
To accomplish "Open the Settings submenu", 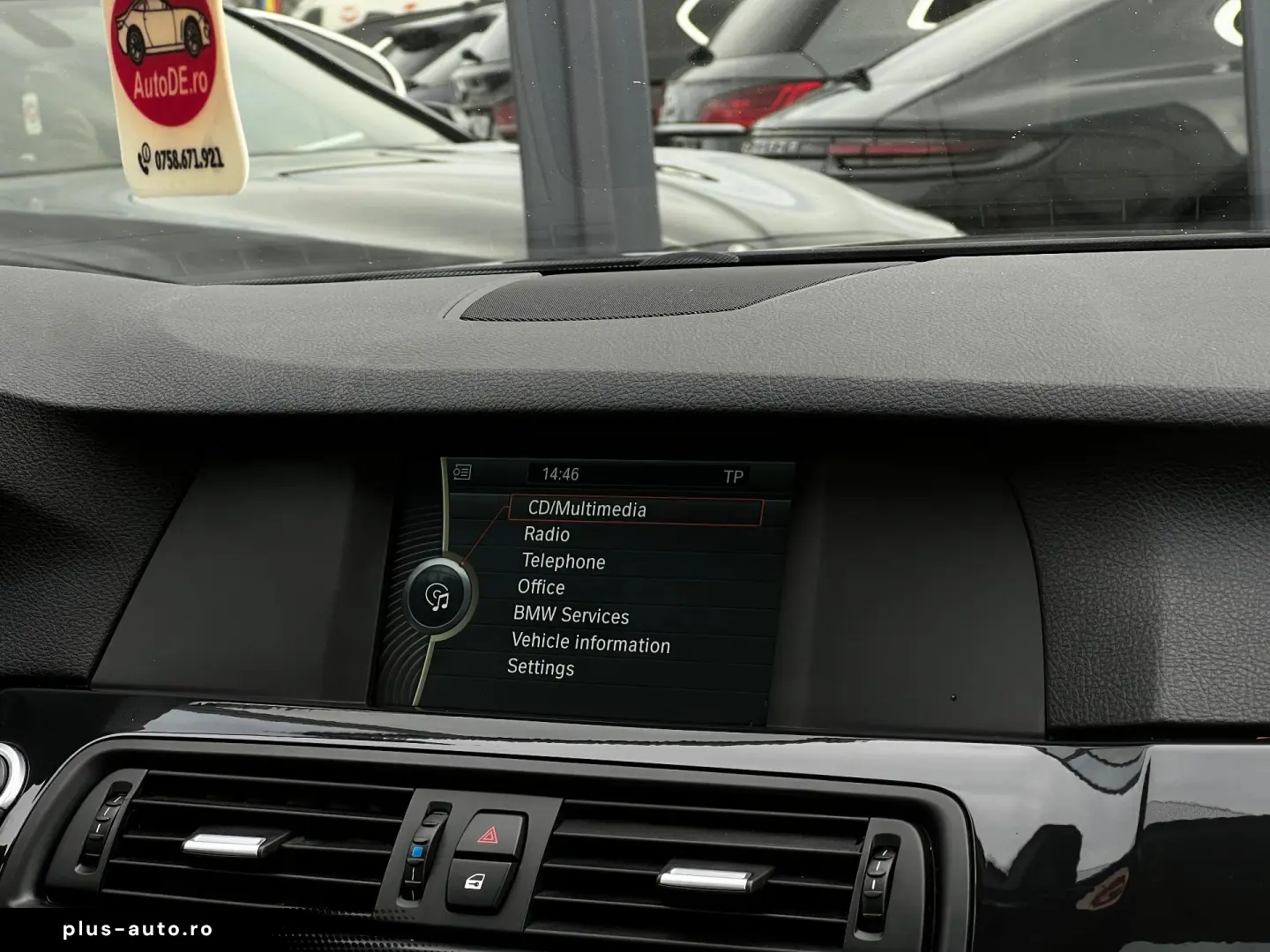I will coord(541,669).
